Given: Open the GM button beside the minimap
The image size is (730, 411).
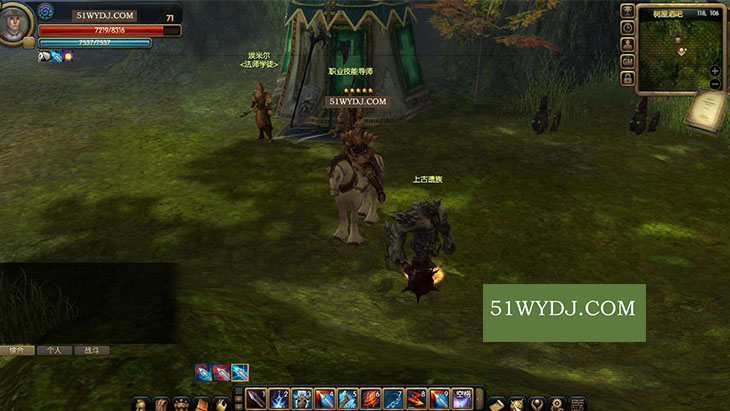Looking at the screenshot, I should coord(627,61).
